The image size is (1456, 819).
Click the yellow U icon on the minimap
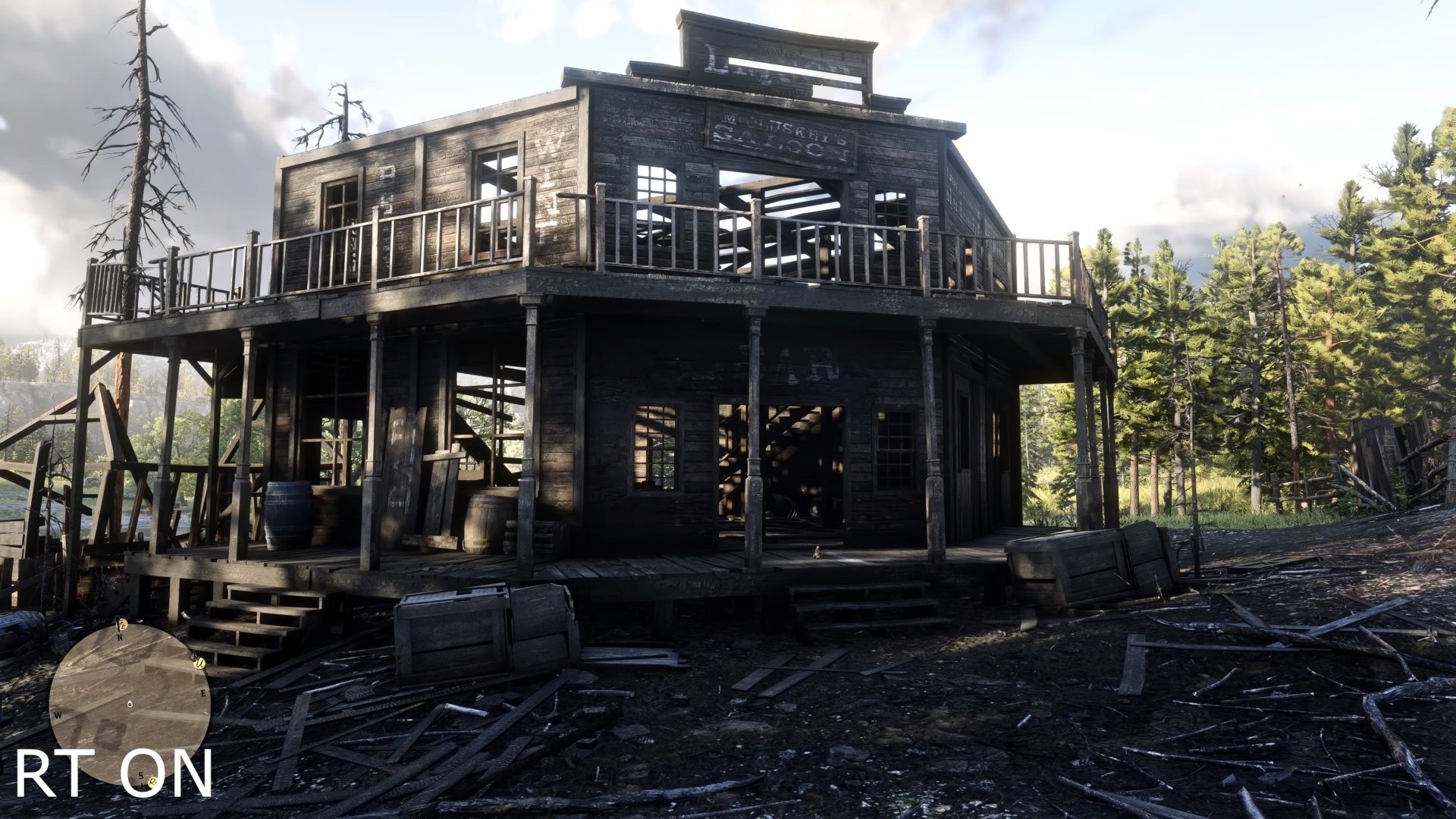pyautogui.click(x=199, y=664)
